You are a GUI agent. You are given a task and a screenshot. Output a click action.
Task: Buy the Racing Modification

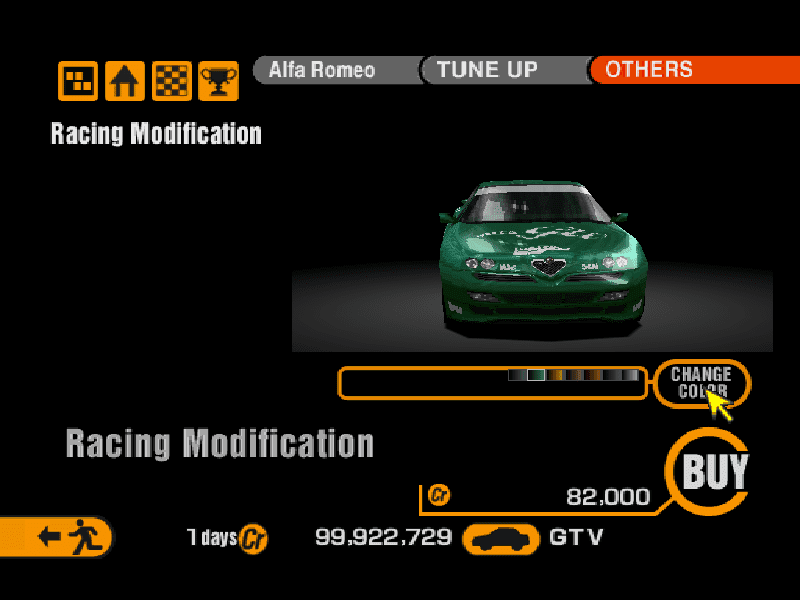pos(713,471)
